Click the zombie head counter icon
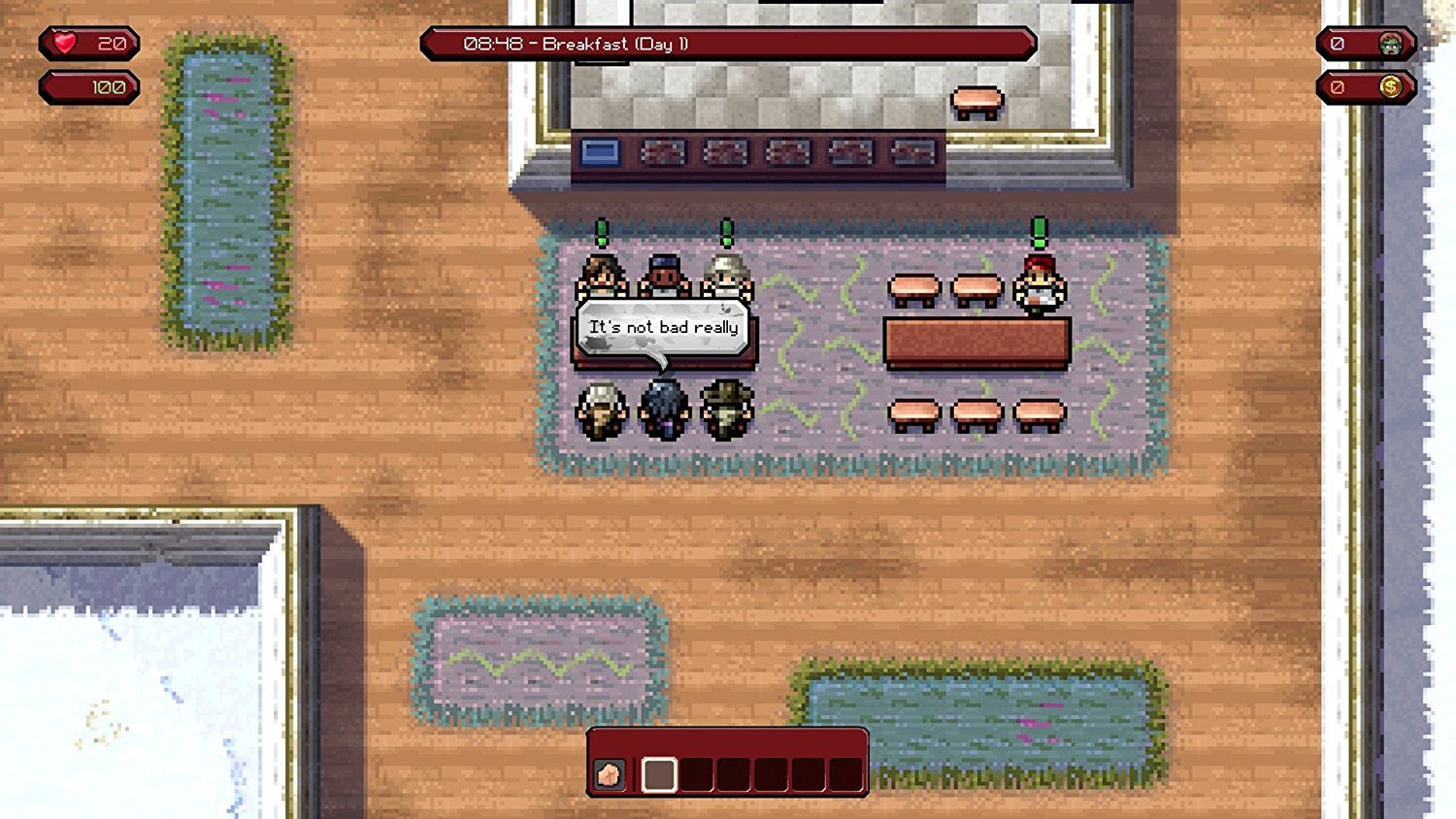 [x=1389, y=43]
